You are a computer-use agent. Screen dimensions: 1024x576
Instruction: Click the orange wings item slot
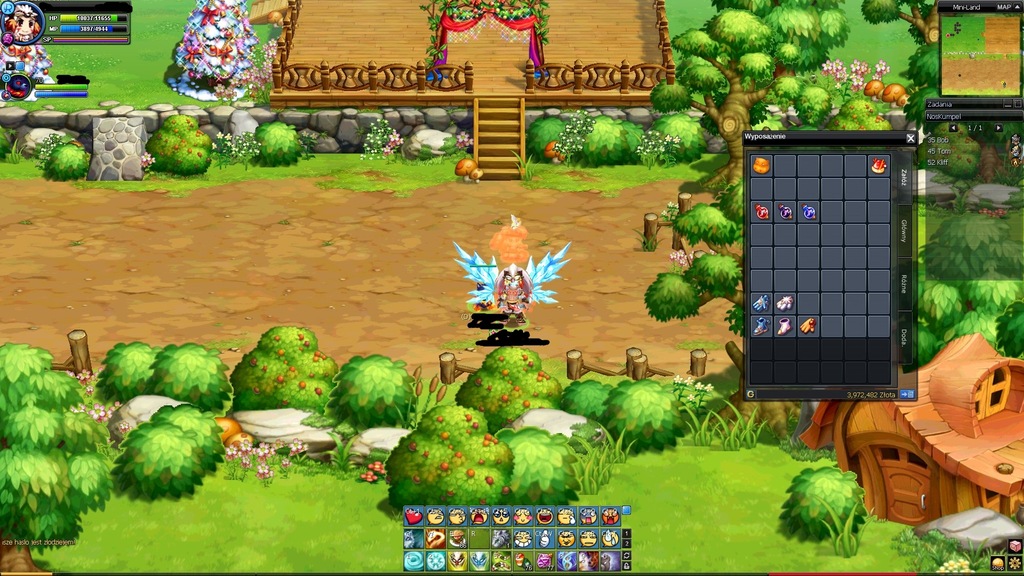808,326
